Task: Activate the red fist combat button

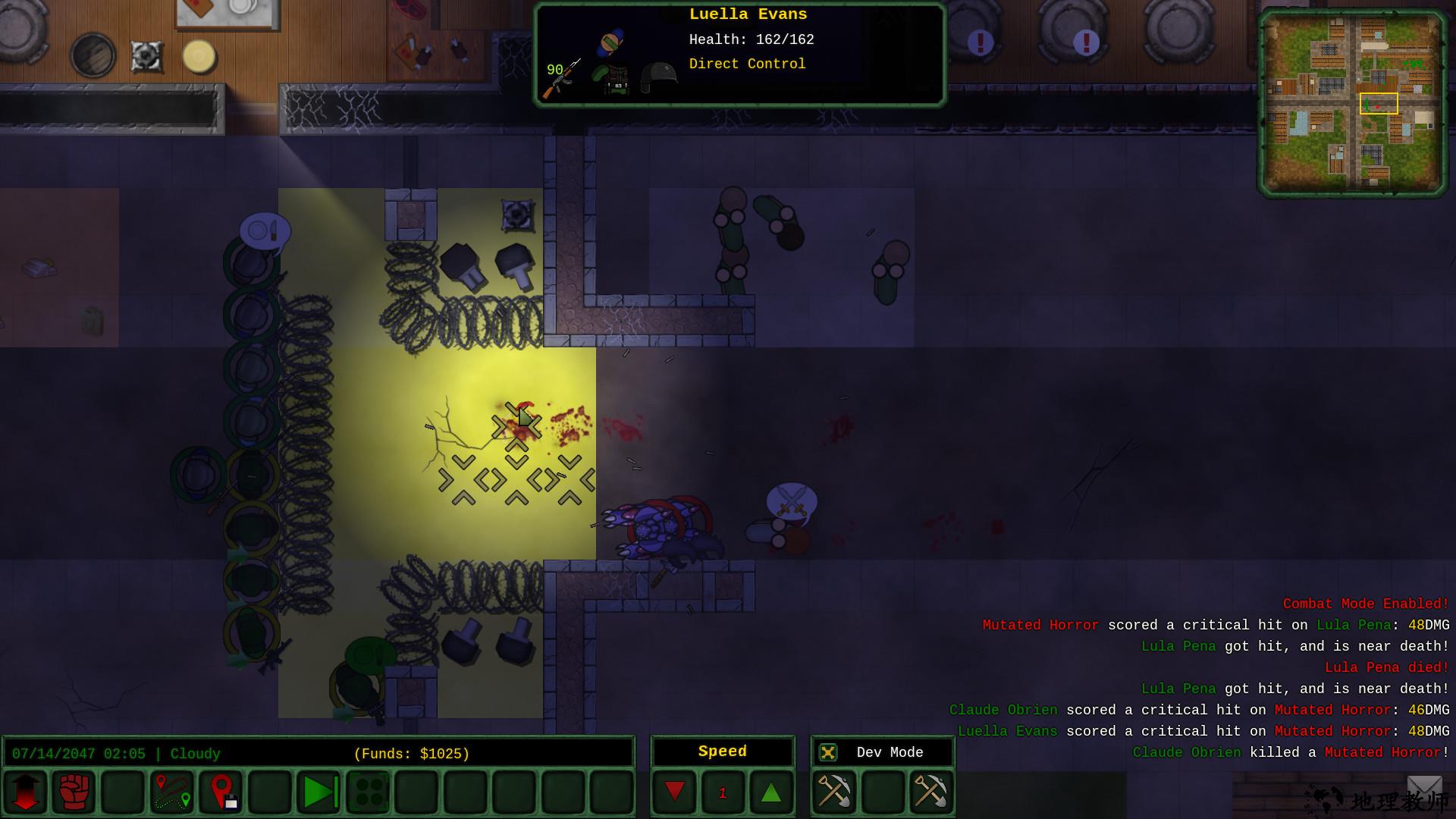Action: 74,792
